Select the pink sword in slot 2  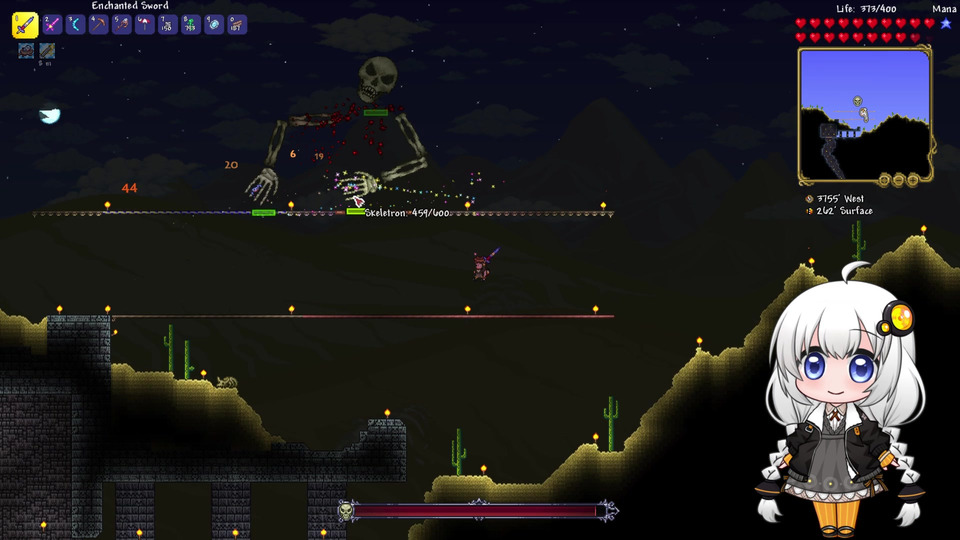52,25
